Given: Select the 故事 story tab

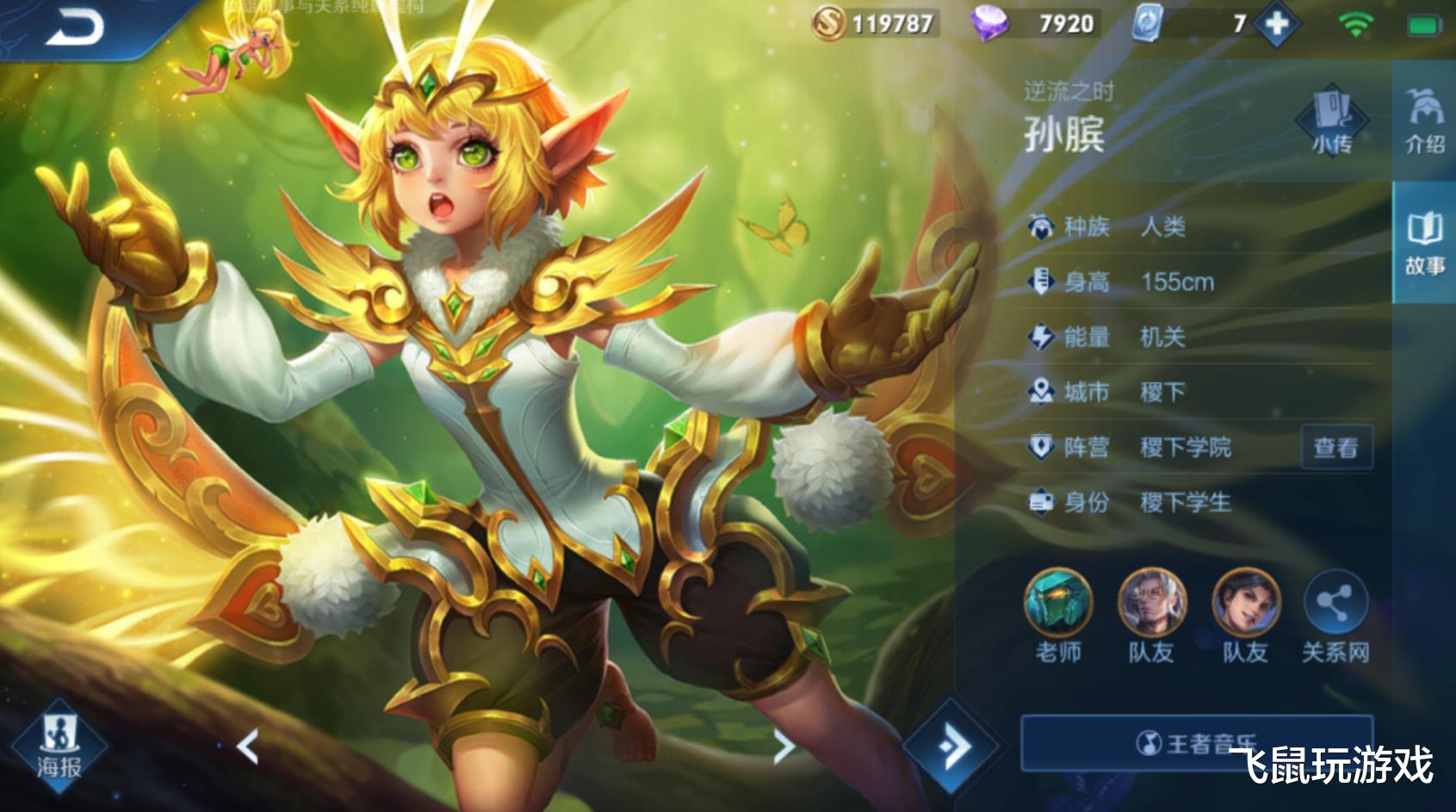Looking at the screenshot, I should point(1425,243).
